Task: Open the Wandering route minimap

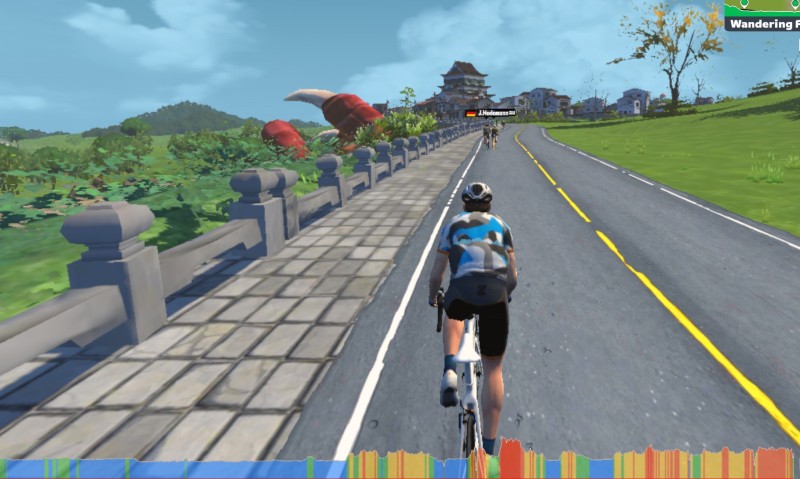Action: (x=762, y=15)
